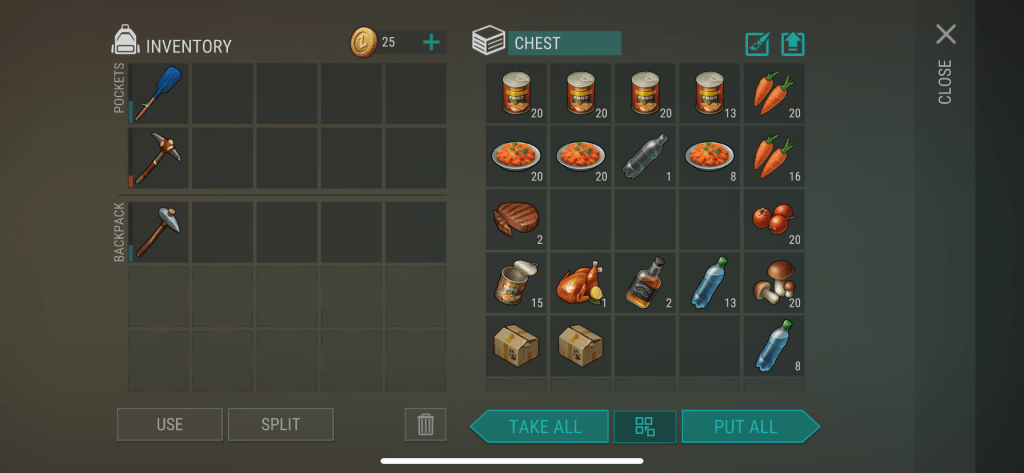Select the empty gray plastic bottle
This screenshot has height=473, width=1024.
point(645,157)
